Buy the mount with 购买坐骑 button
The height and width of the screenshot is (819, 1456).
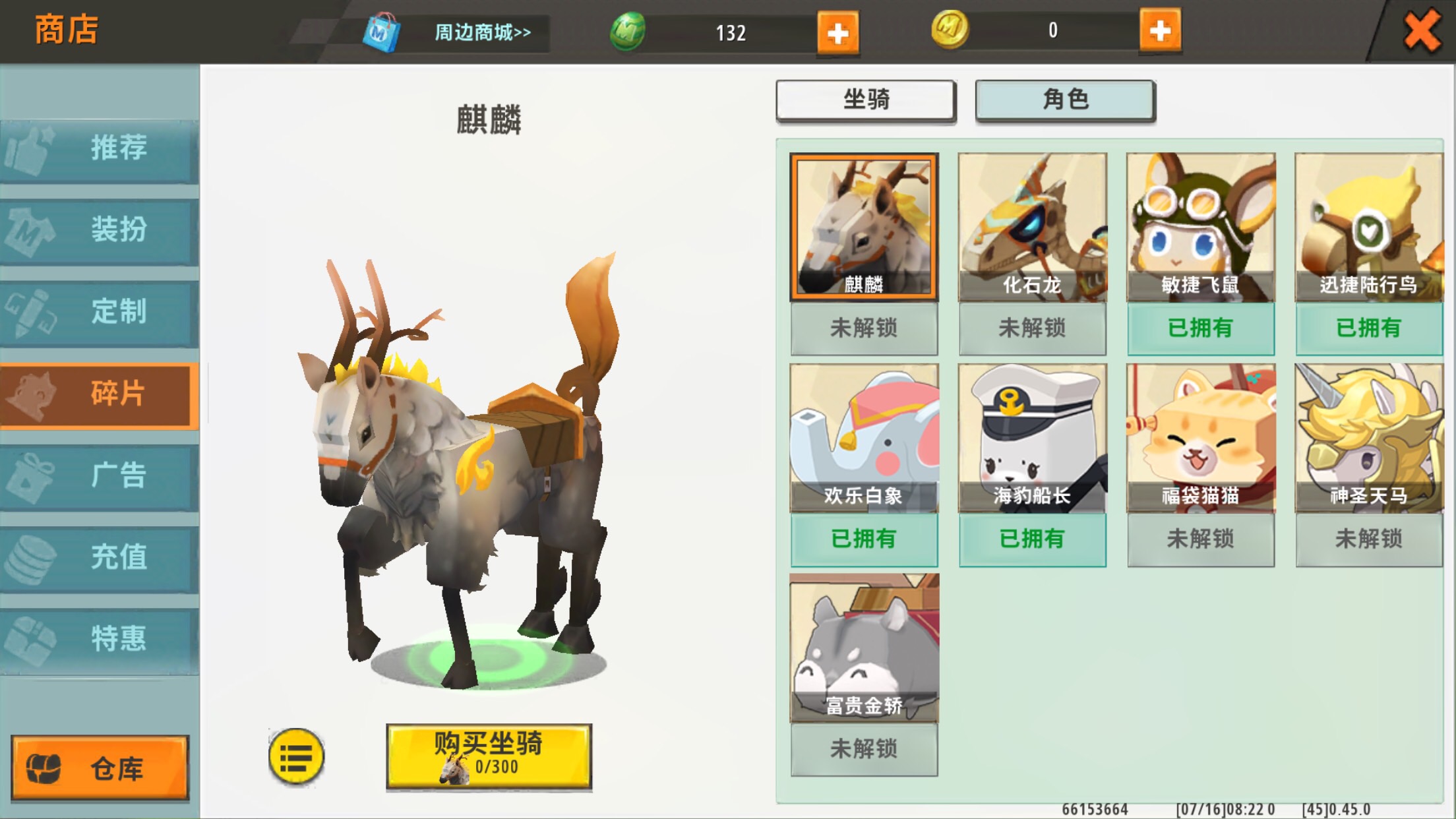point(489,755)
